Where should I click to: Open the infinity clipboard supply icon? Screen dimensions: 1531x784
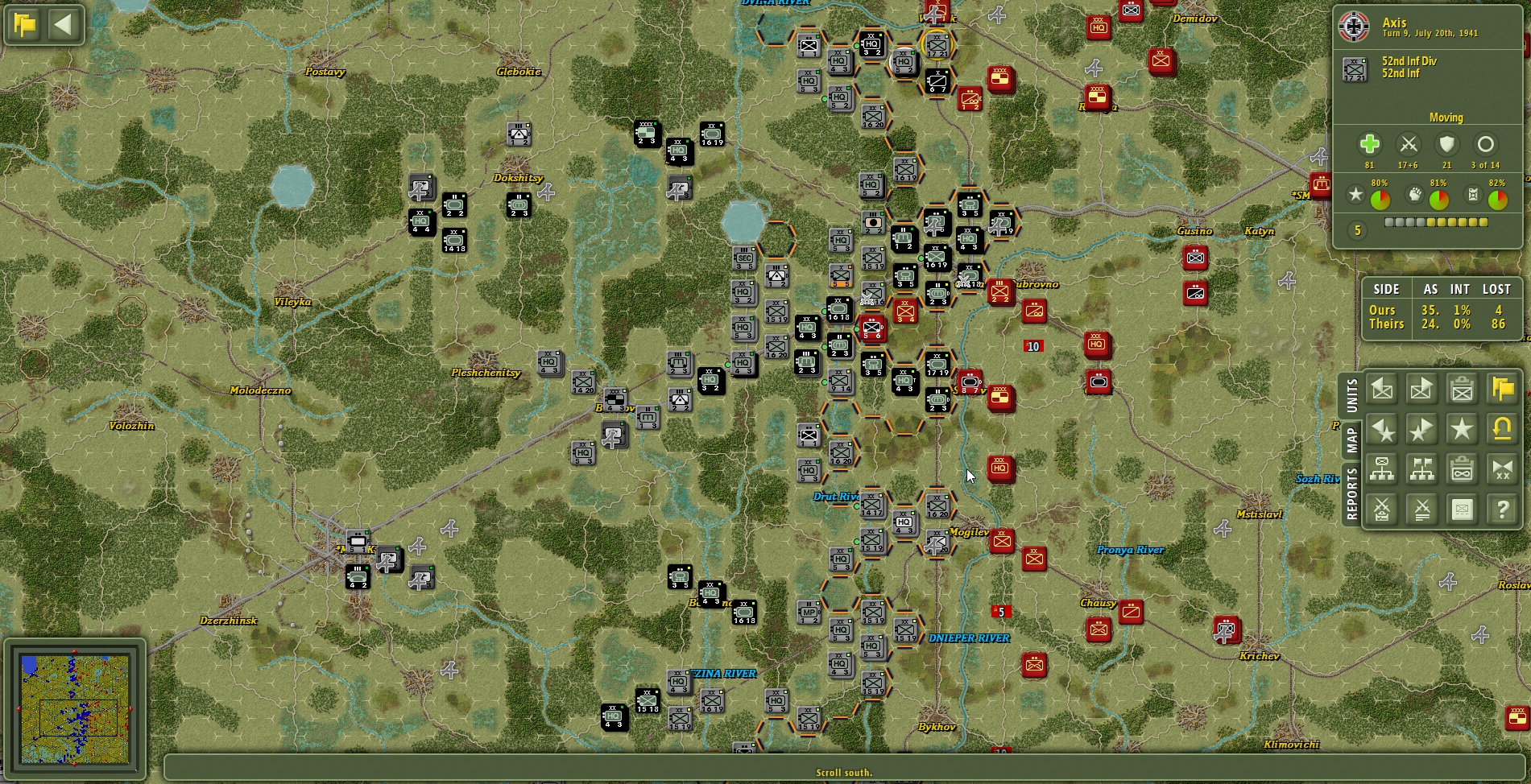click(x=1461, y=469)
